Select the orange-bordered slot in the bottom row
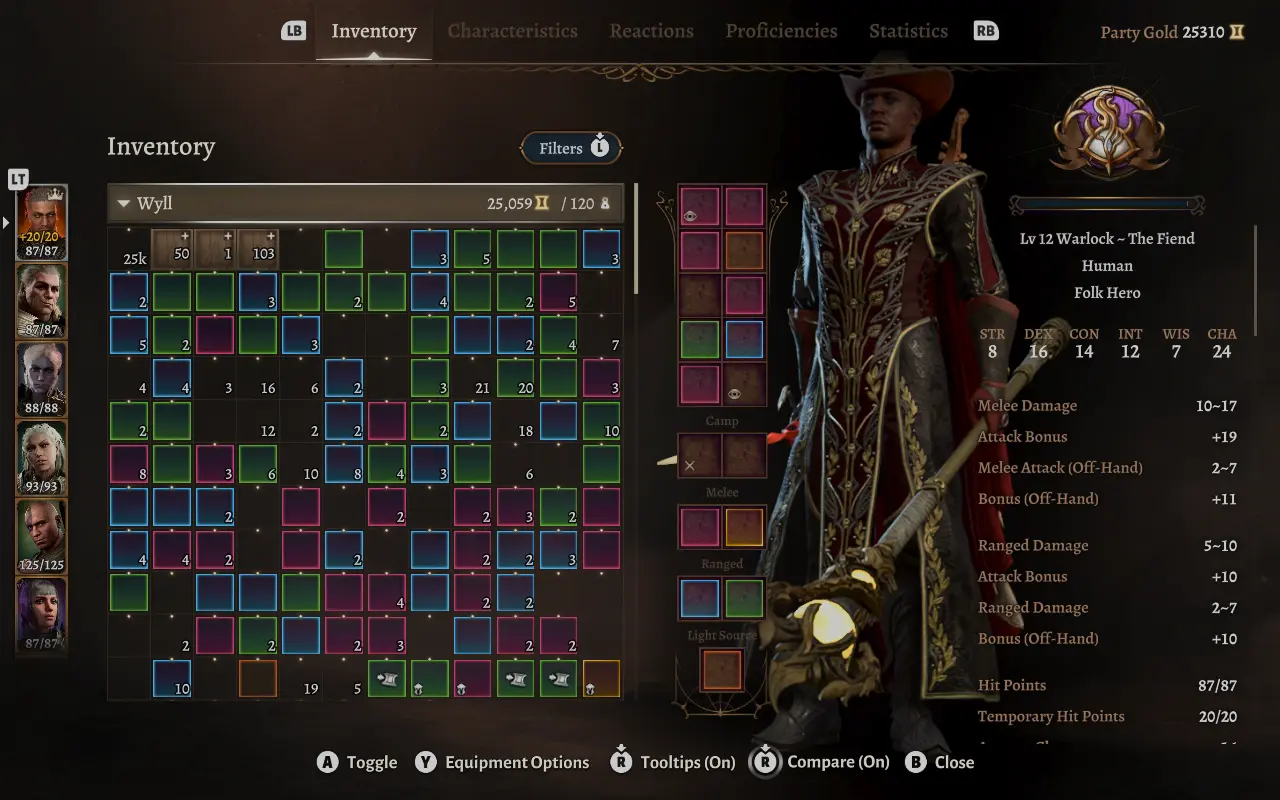 pos(258,679)
